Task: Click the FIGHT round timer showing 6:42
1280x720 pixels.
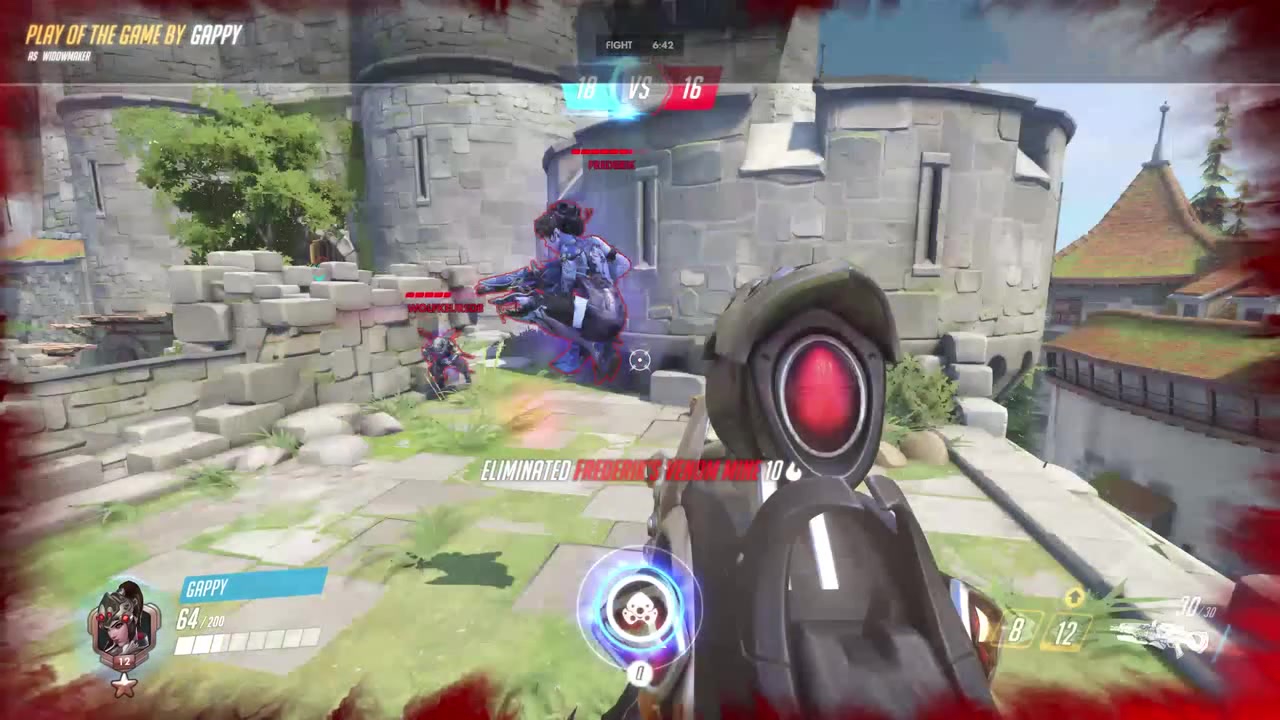Action: pyautogui.click(x=640, y=45)
